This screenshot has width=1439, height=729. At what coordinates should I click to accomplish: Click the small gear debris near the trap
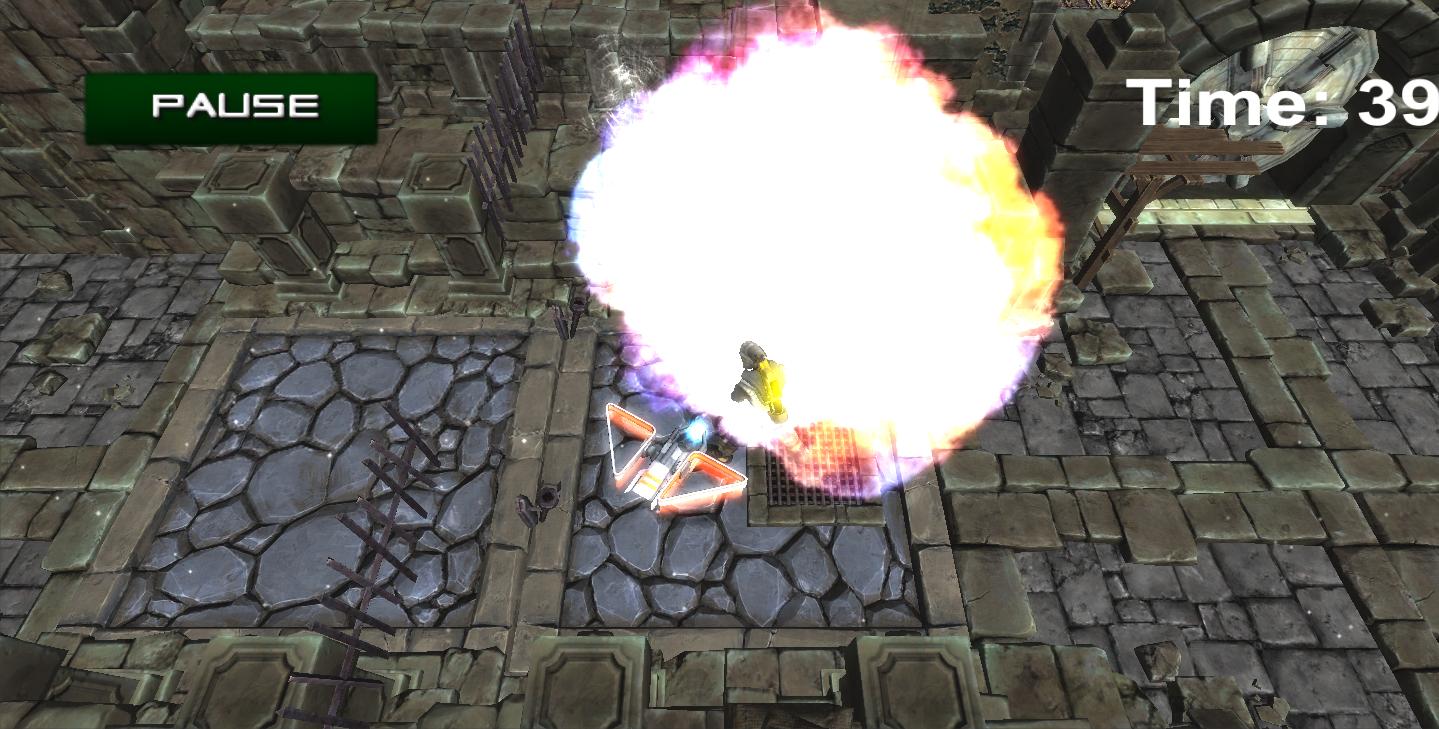pos(545,500)
